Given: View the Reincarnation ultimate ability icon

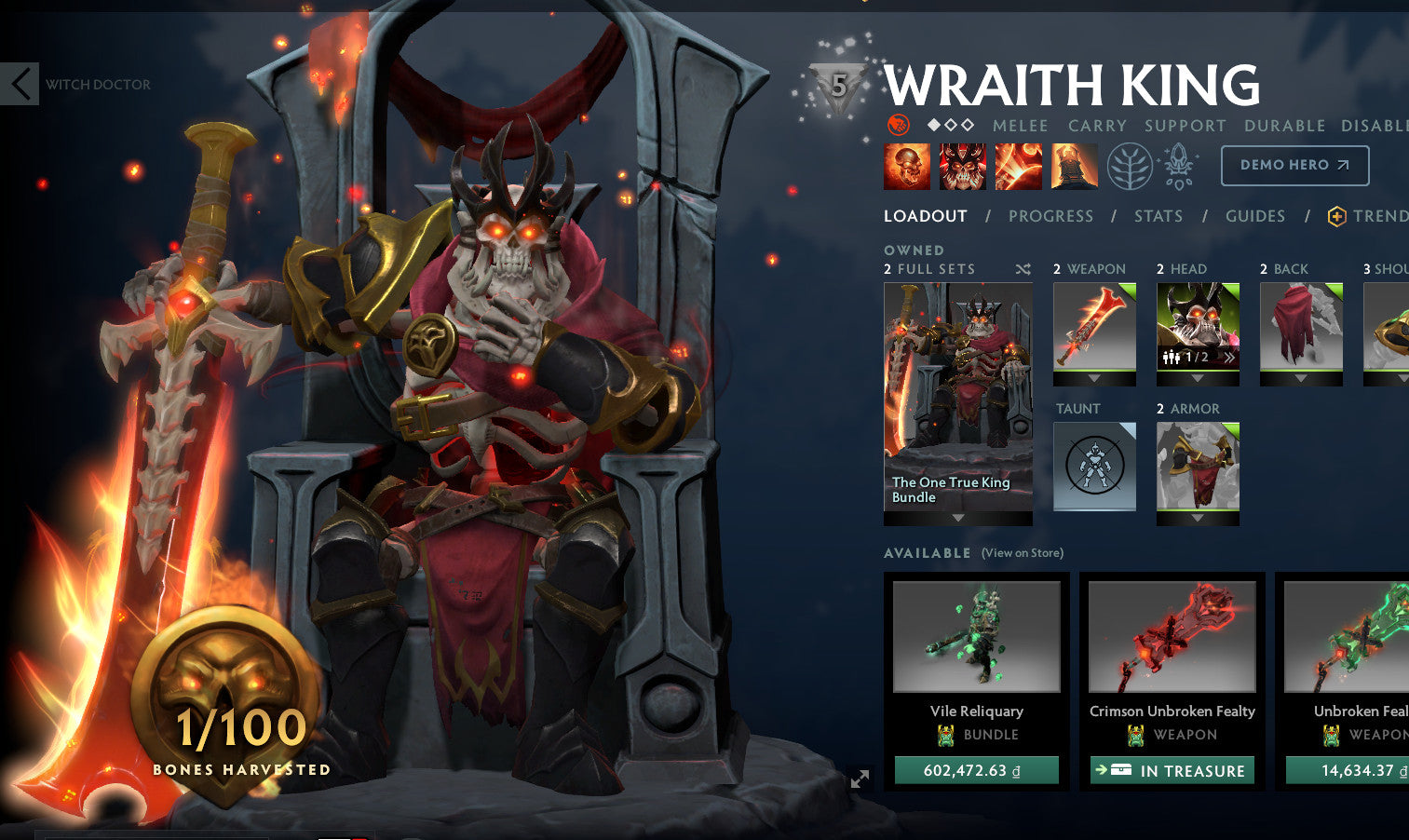Looking at the screenshot, I should coord(1075,166).
